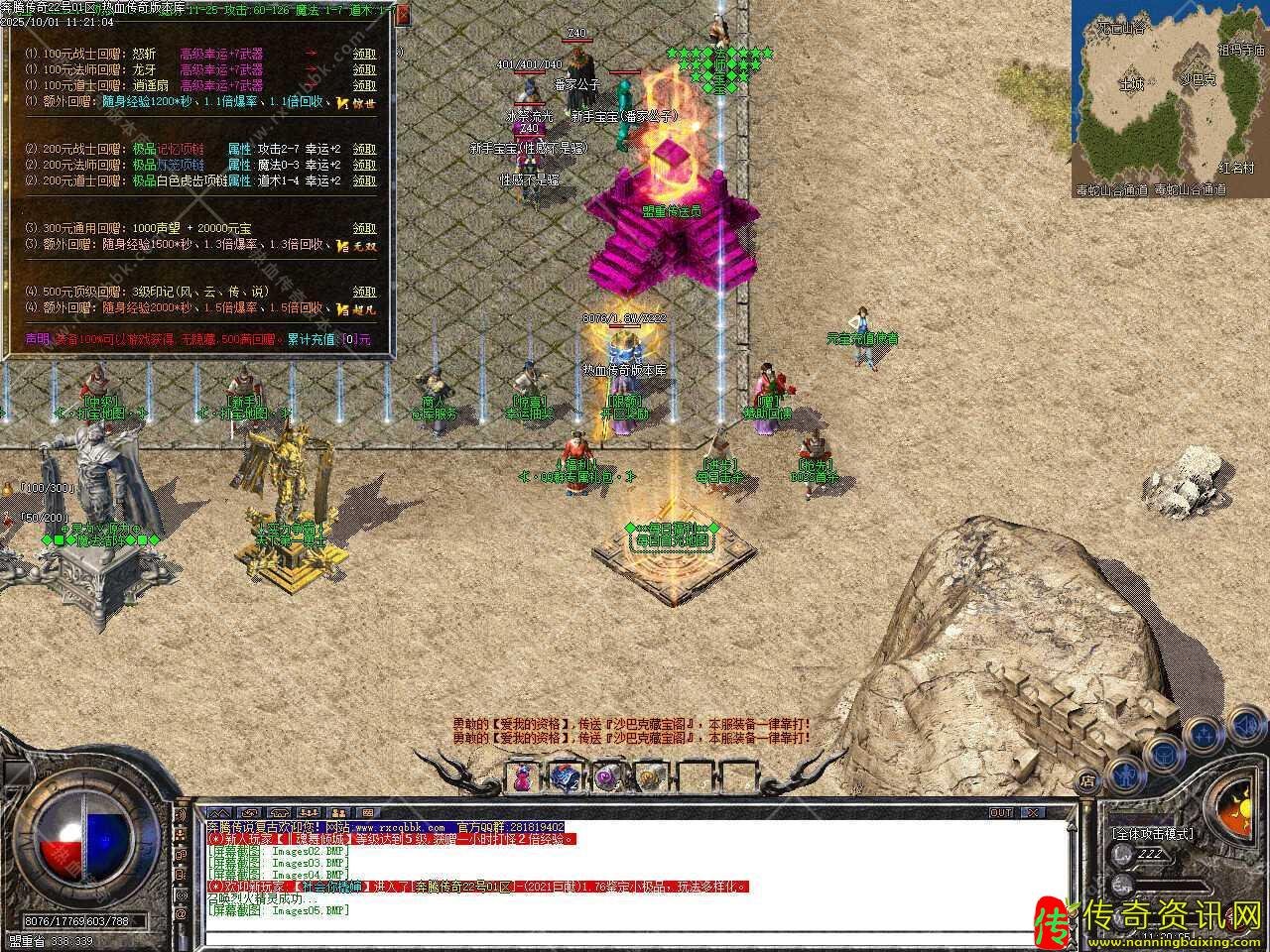Claim the 100元 mage 龙牙 reward

tap(364, 70)
